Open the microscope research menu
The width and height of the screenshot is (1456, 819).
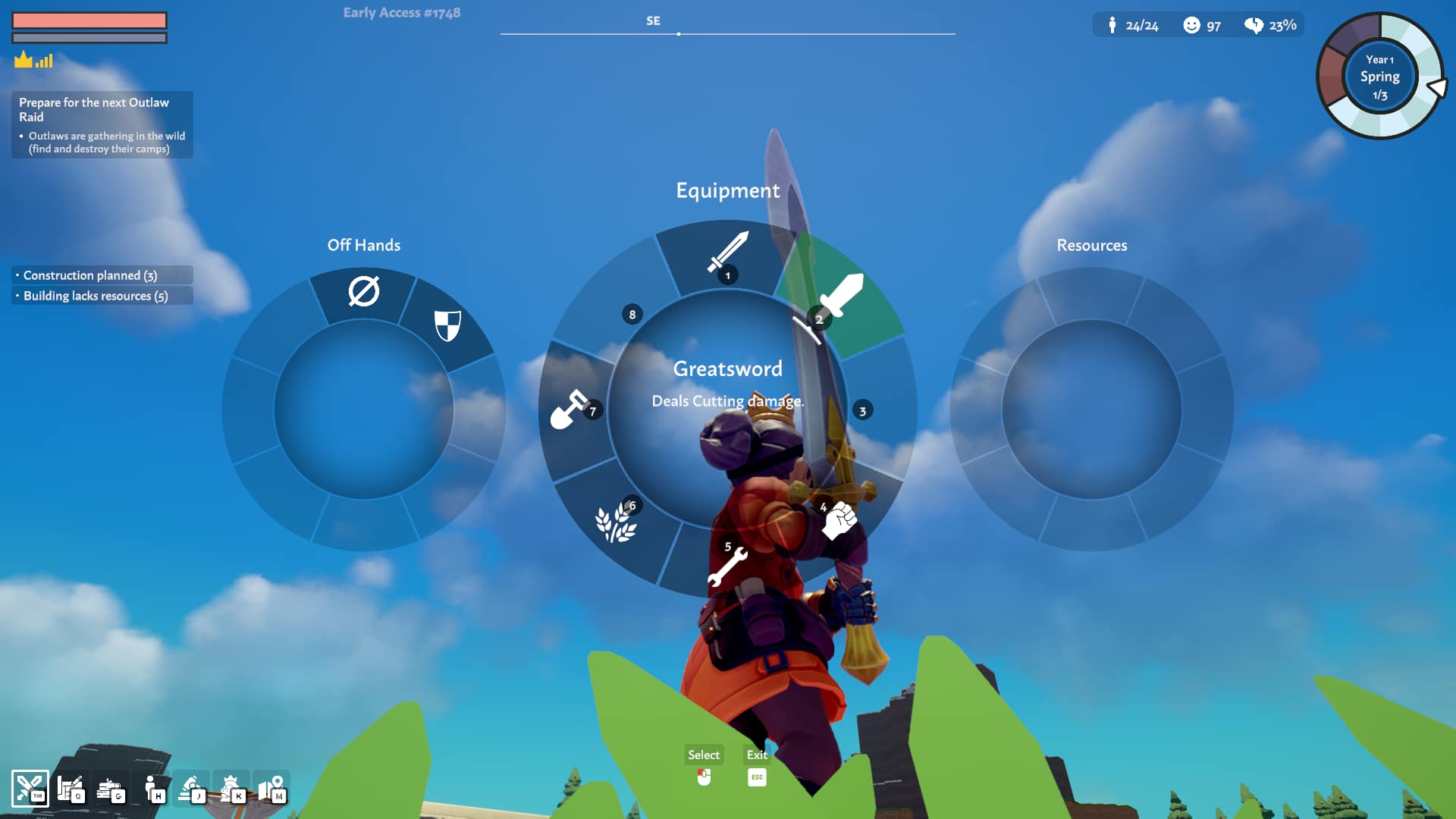[x=191, y=789]
